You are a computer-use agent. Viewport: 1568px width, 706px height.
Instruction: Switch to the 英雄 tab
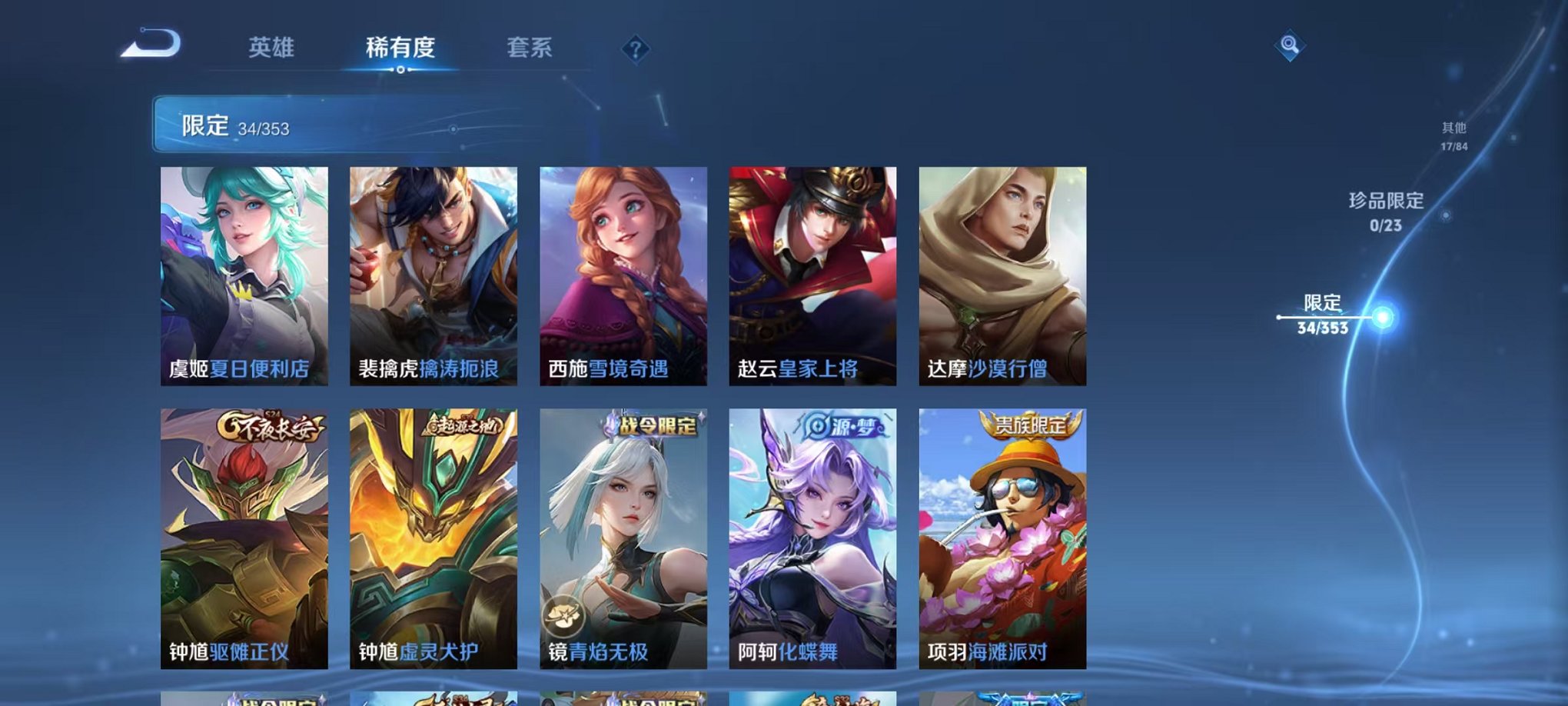(271, 48)
